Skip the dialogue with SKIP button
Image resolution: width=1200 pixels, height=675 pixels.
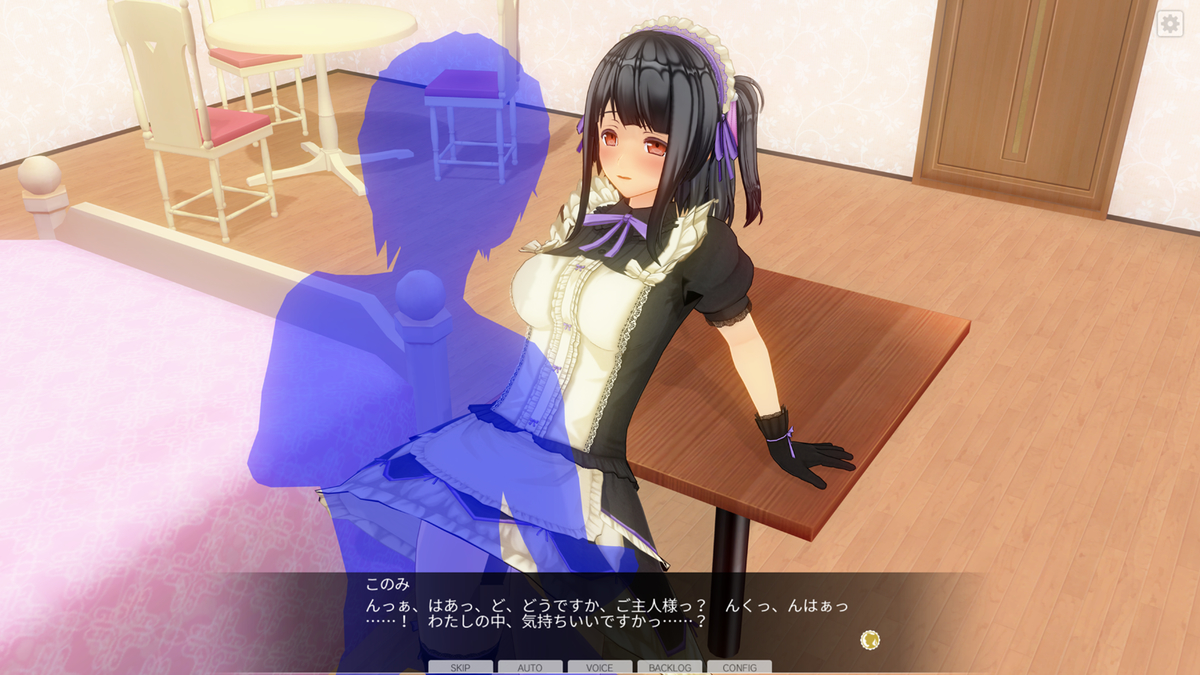coord(460,667)
